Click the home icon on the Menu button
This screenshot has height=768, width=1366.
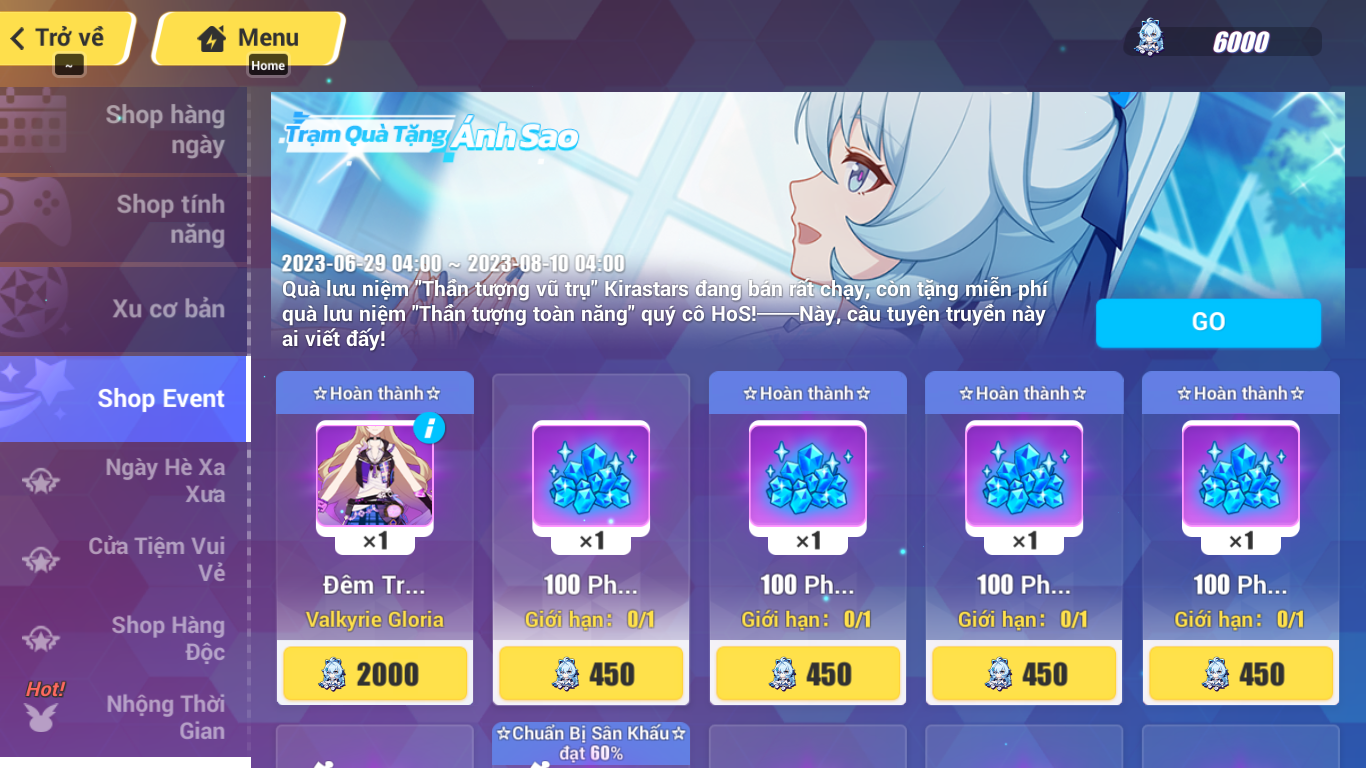211,37
